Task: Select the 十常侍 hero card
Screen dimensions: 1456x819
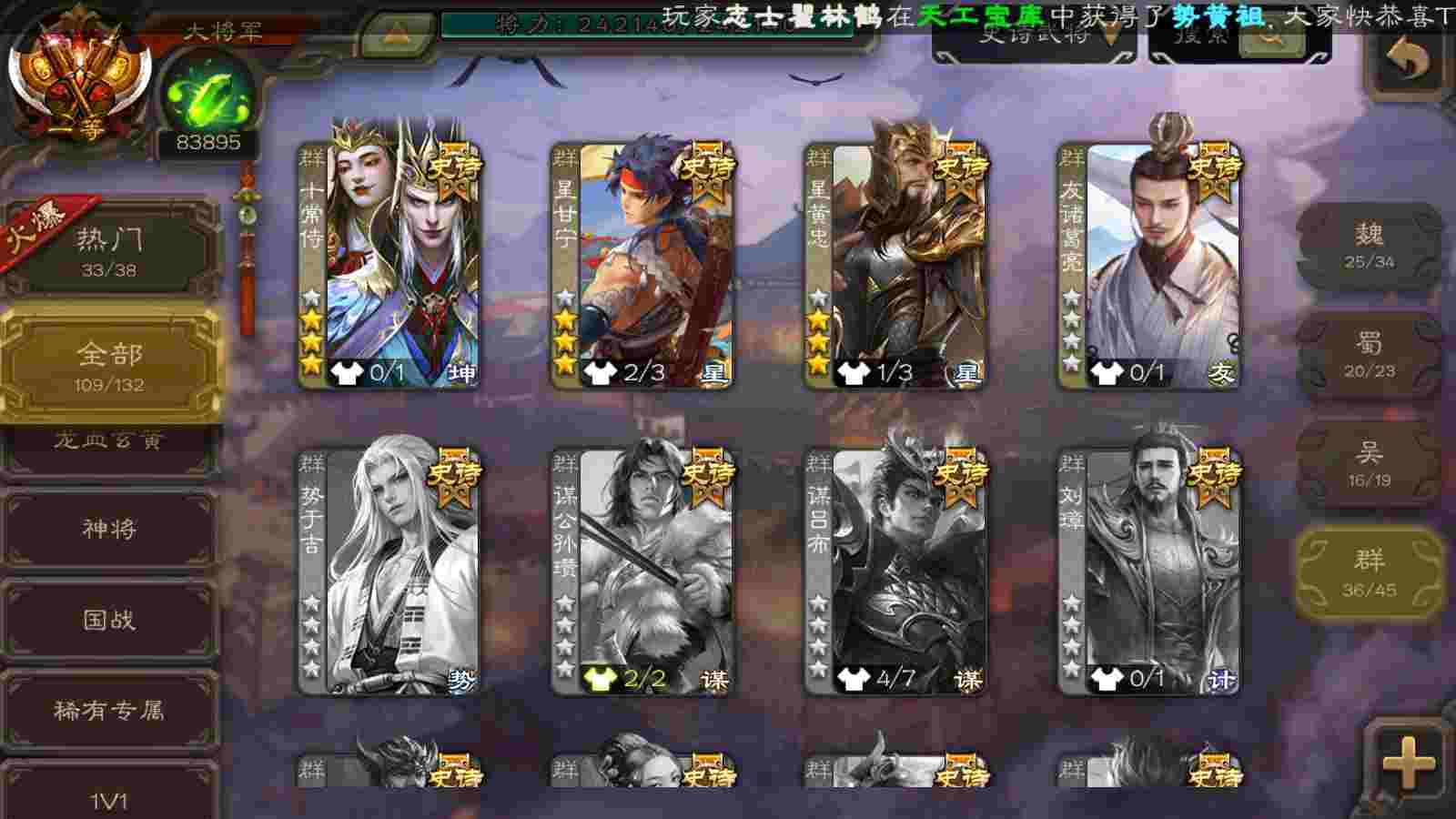Action: pyautogui.click(x=389, y=264)
